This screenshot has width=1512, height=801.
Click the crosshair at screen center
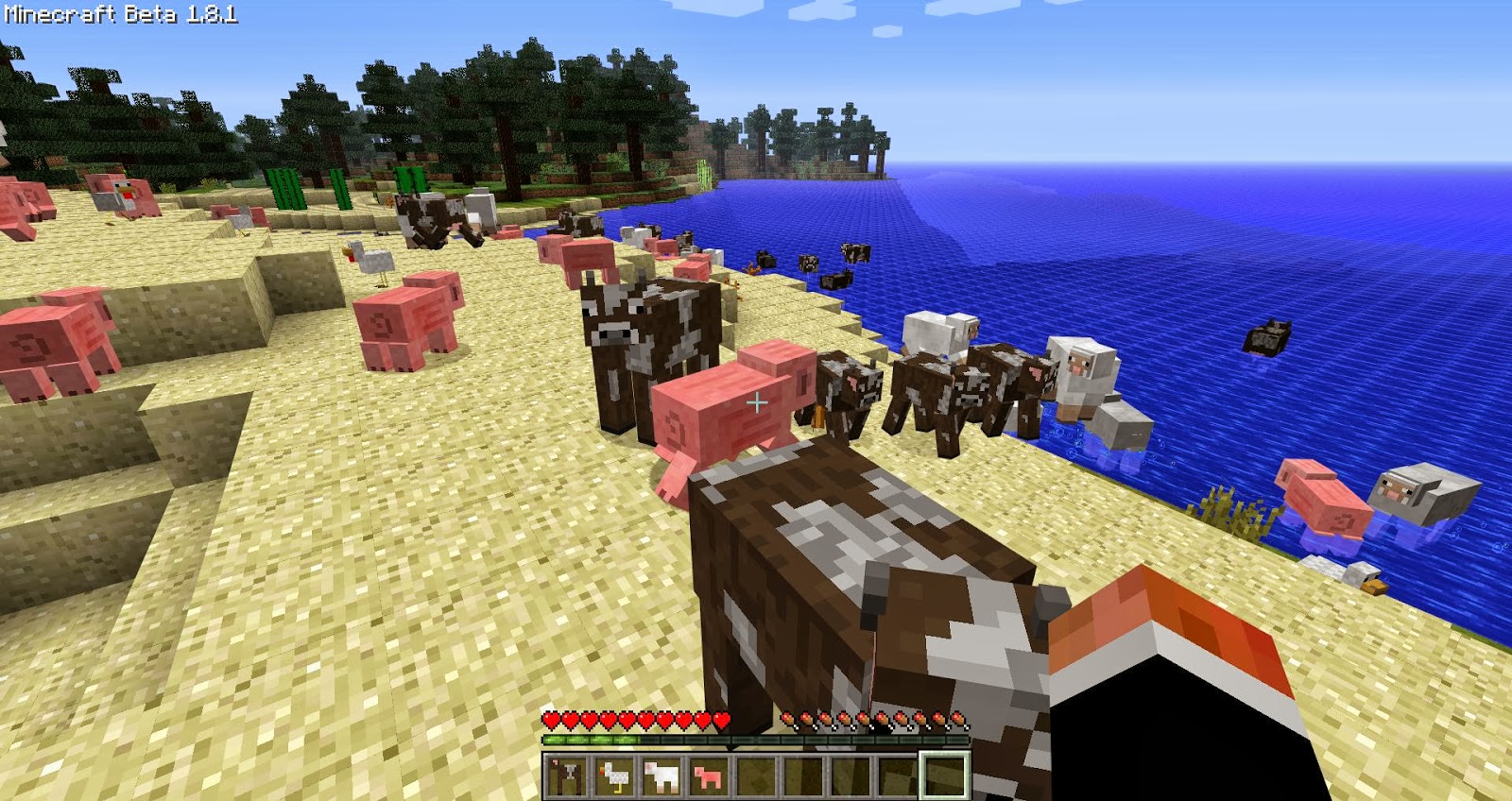(x=756, y=400)
